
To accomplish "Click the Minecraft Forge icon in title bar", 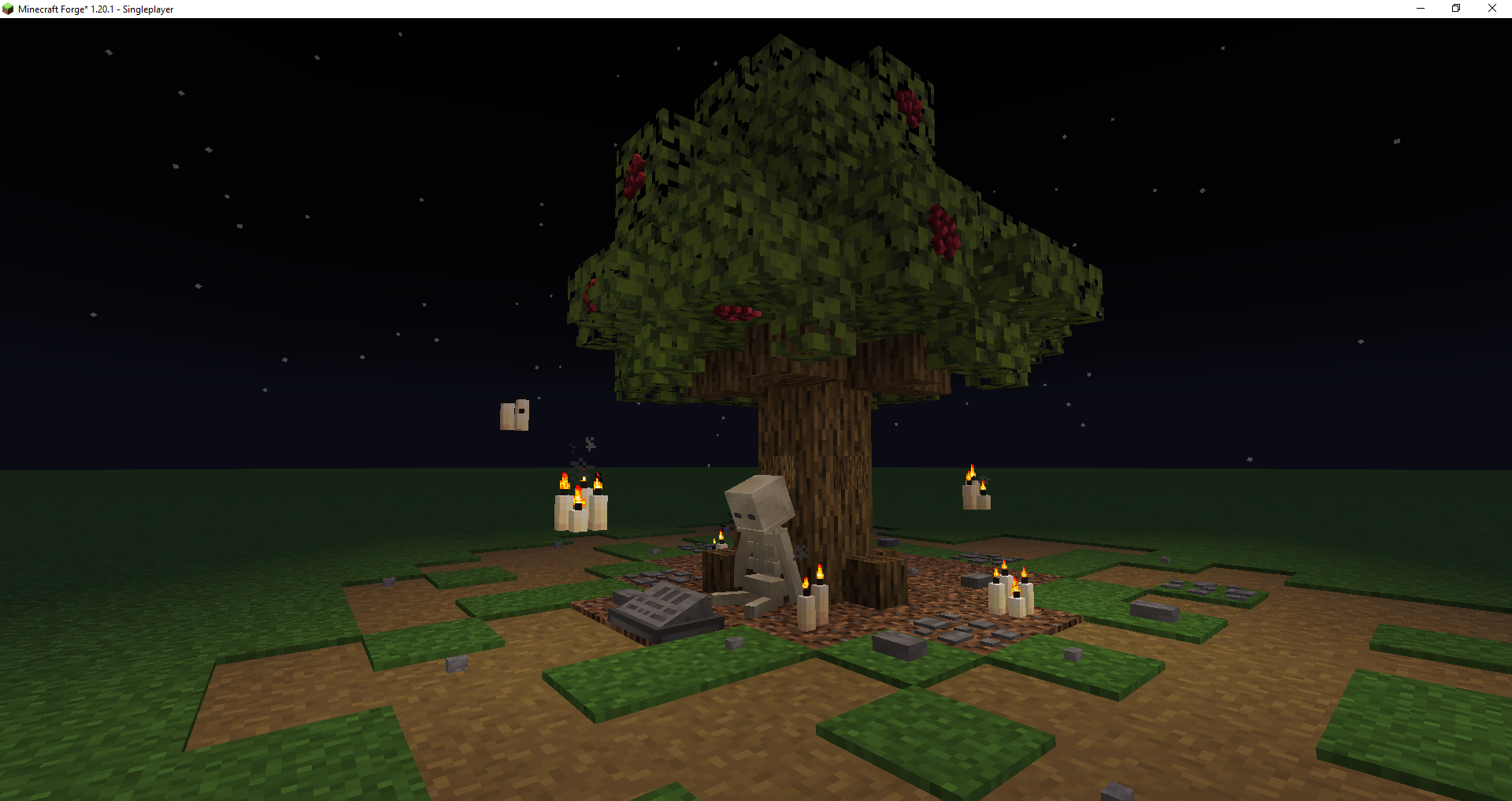I will tap(8, 9).
